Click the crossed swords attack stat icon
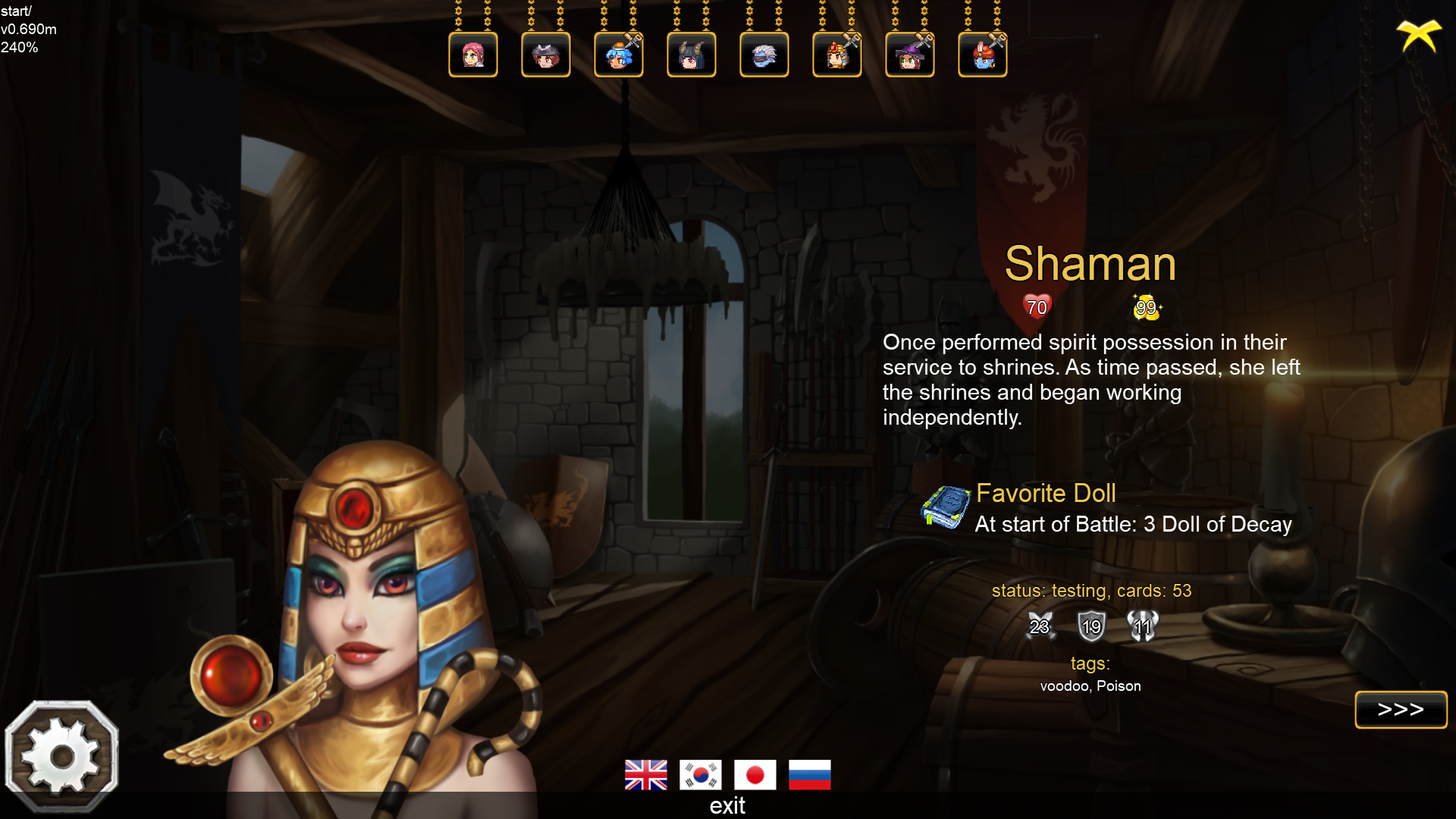1456x819 pixels. [x=1040, y=626]
